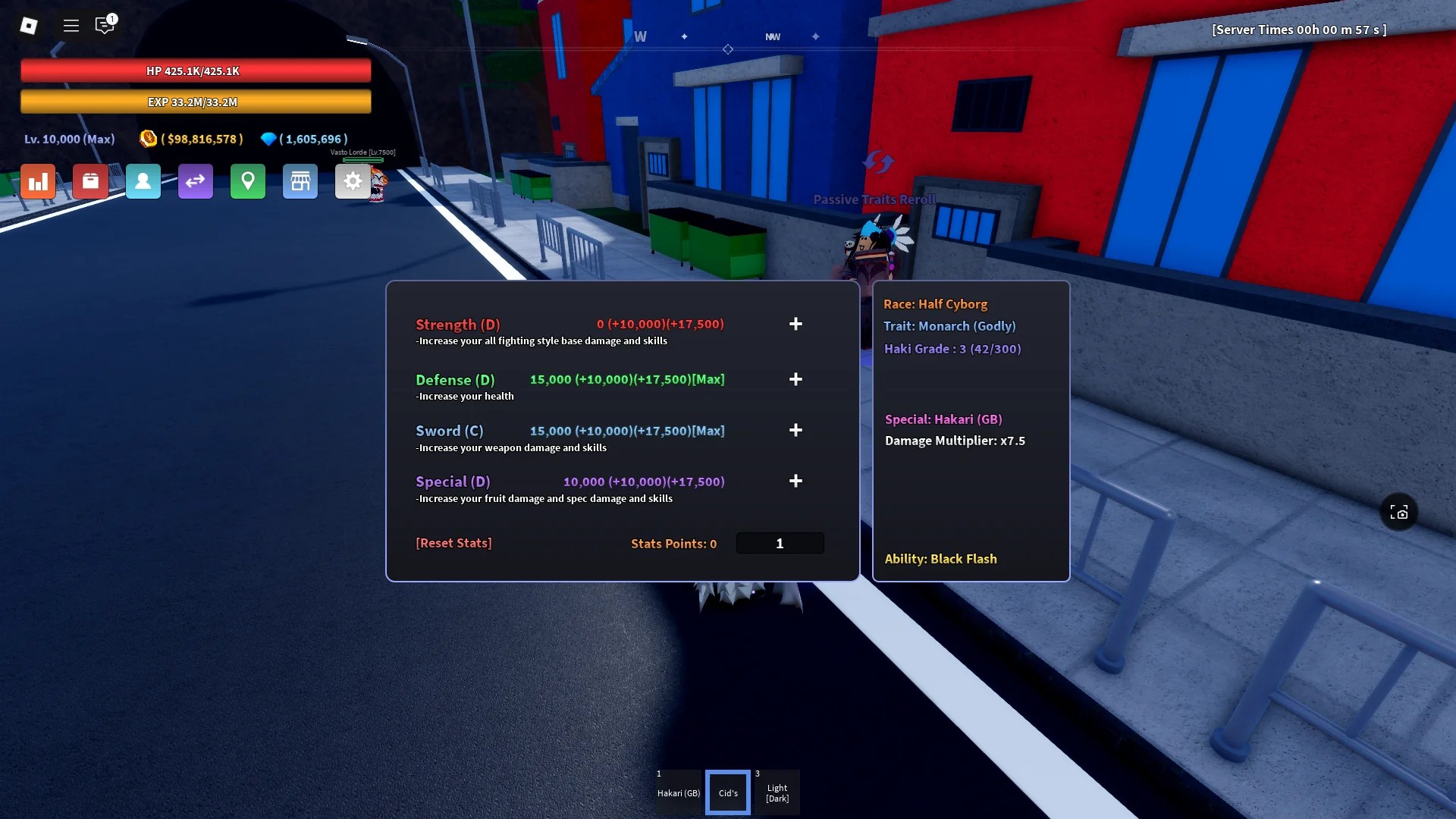The image size is (1456, 819).
Task: Click the Reset Stats link
Action: [x=453, y=543]
